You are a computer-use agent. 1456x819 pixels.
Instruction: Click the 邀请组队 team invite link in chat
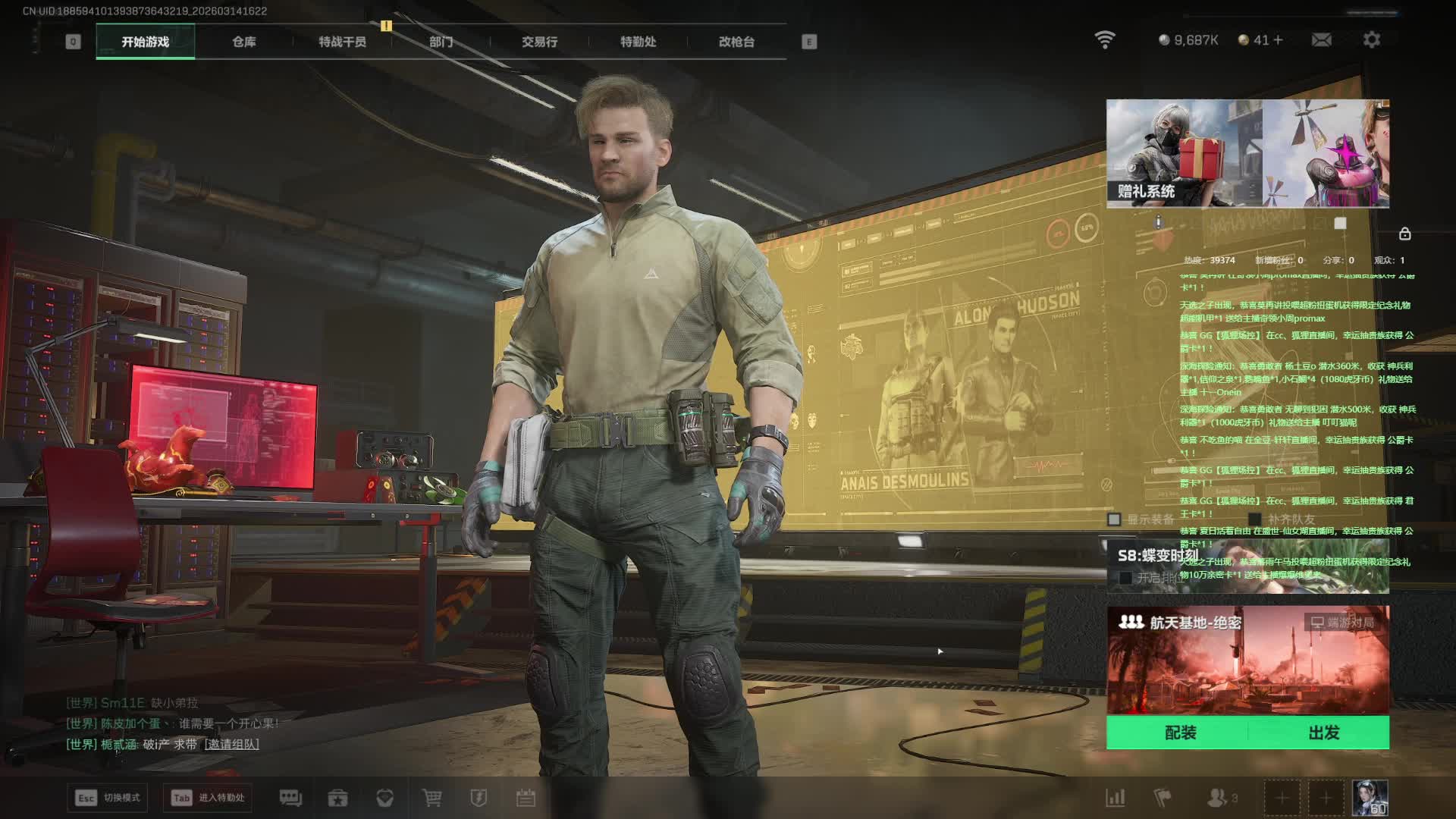click(231, 744)
